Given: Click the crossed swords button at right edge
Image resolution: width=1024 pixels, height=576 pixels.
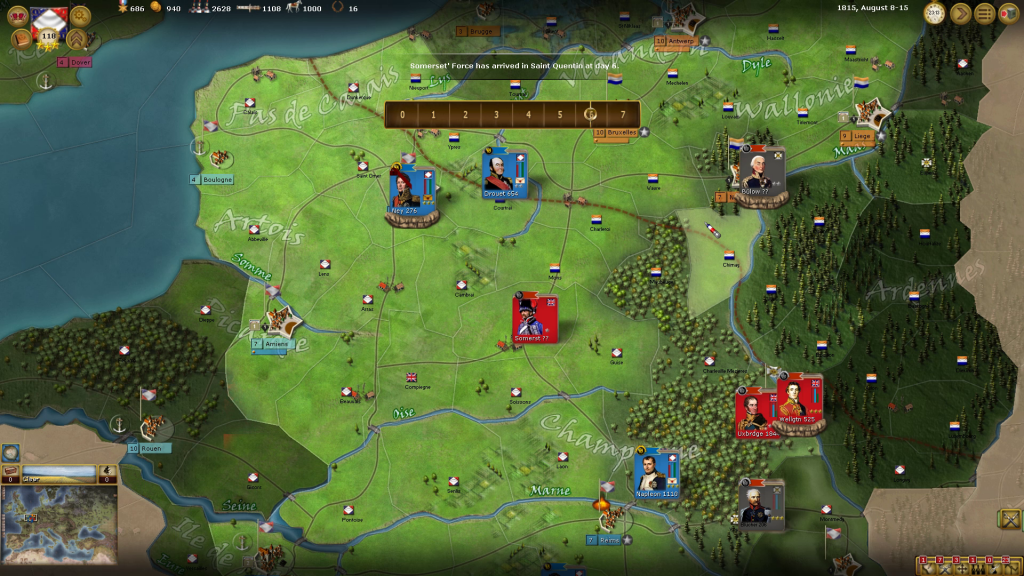Looking at the screenshot, I should tap(1009, 519).
